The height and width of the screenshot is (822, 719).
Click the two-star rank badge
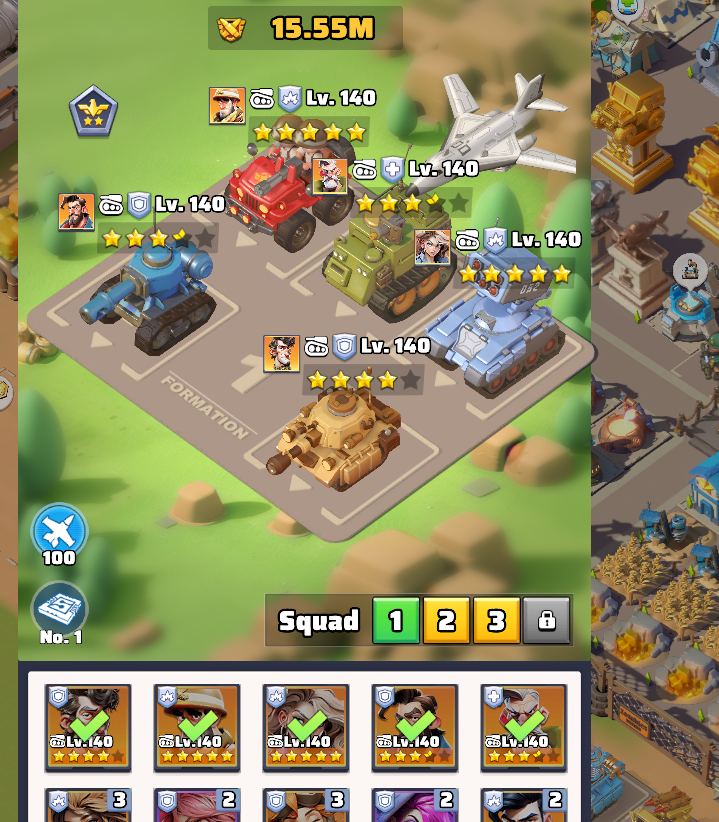click(93, 111)
